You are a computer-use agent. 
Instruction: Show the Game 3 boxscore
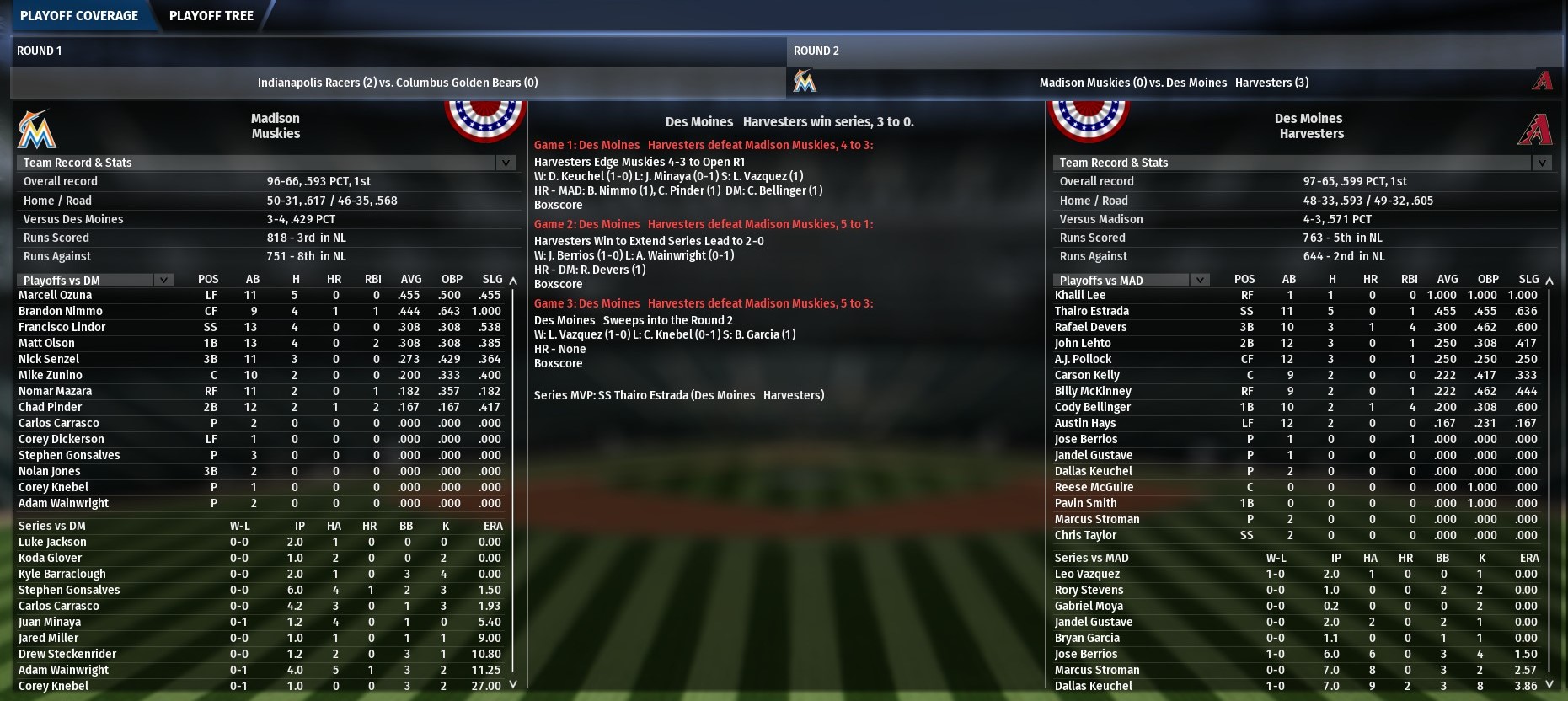(x=558, y=363)
